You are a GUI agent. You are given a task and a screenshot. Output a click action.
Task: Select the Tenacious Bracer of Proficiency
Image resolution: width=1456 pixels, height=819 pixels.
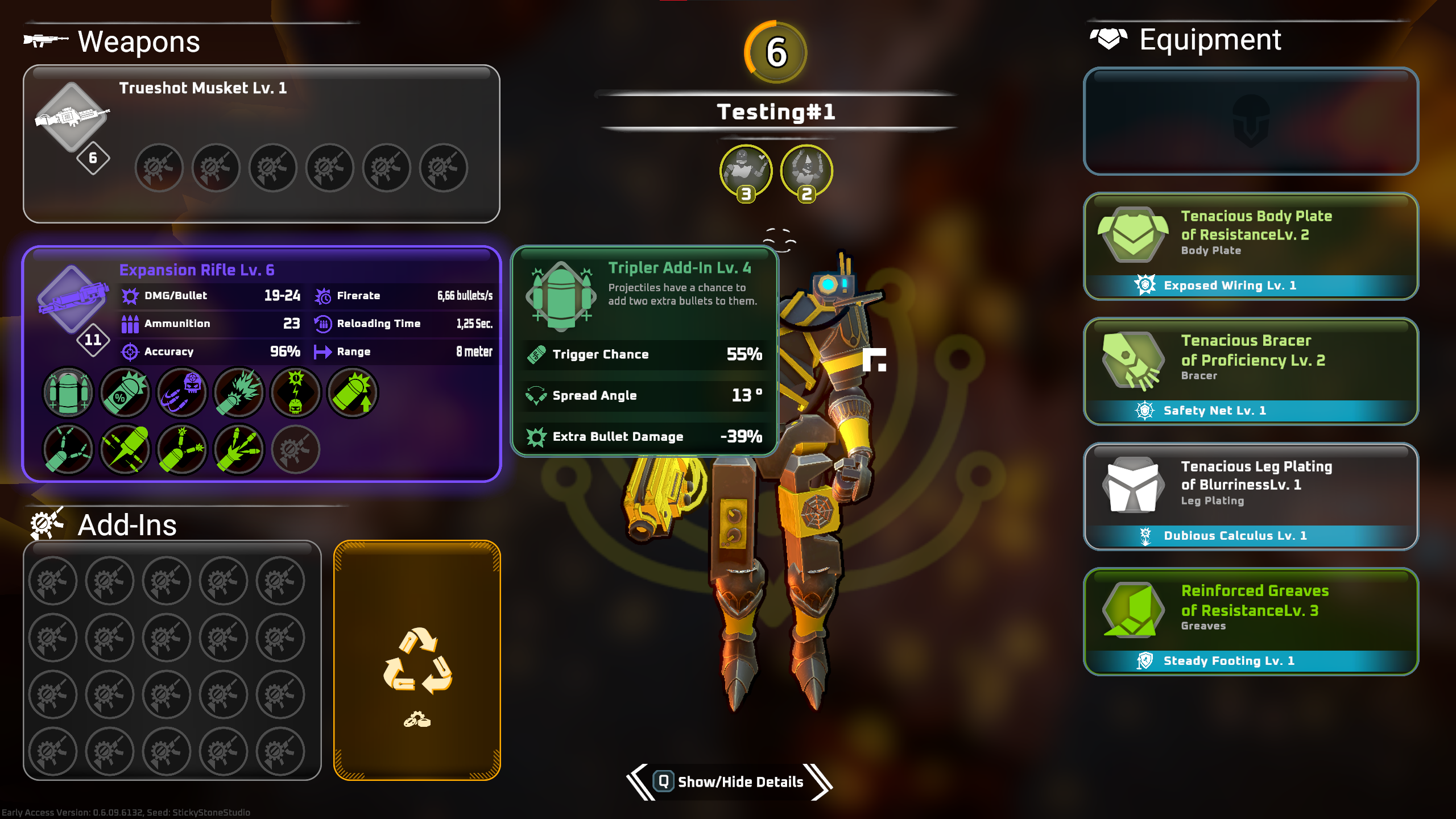(1251, 358)
